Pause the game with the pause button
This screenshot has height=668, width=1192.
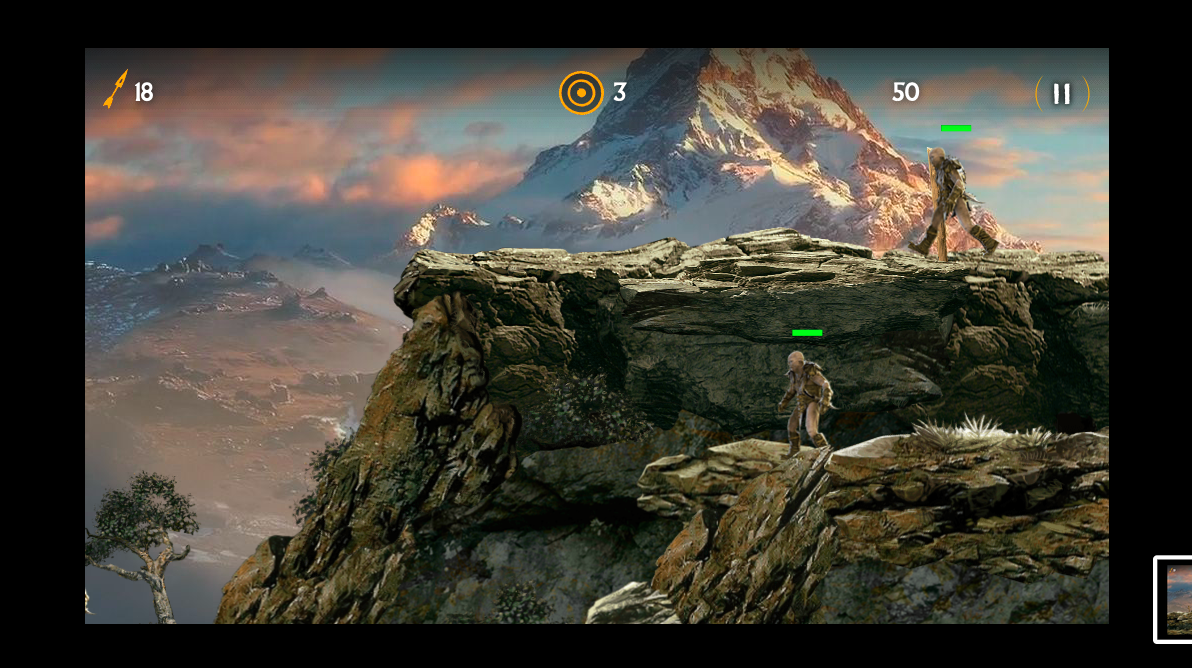(1062, 94)
